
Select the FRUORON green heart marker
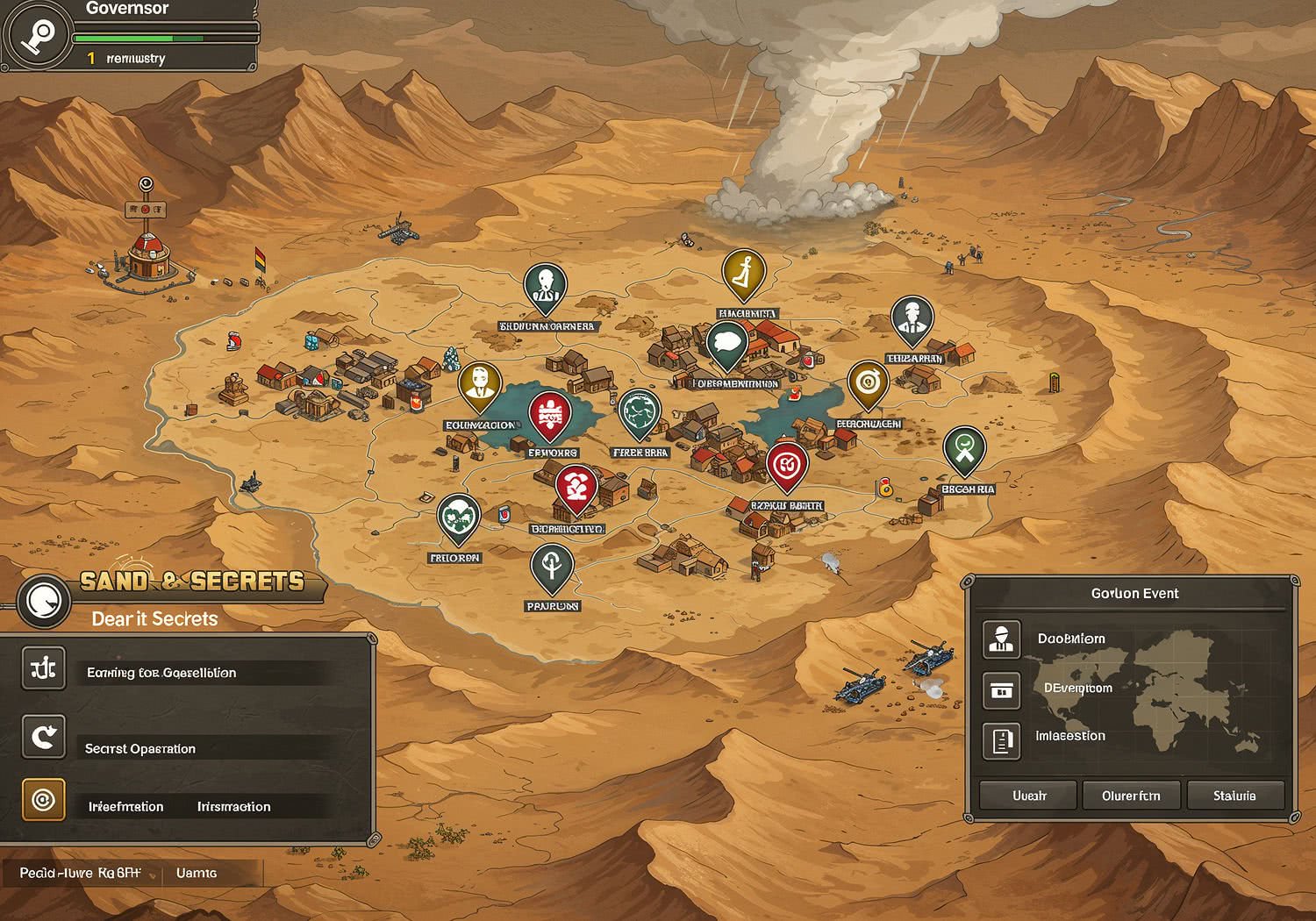458,518
